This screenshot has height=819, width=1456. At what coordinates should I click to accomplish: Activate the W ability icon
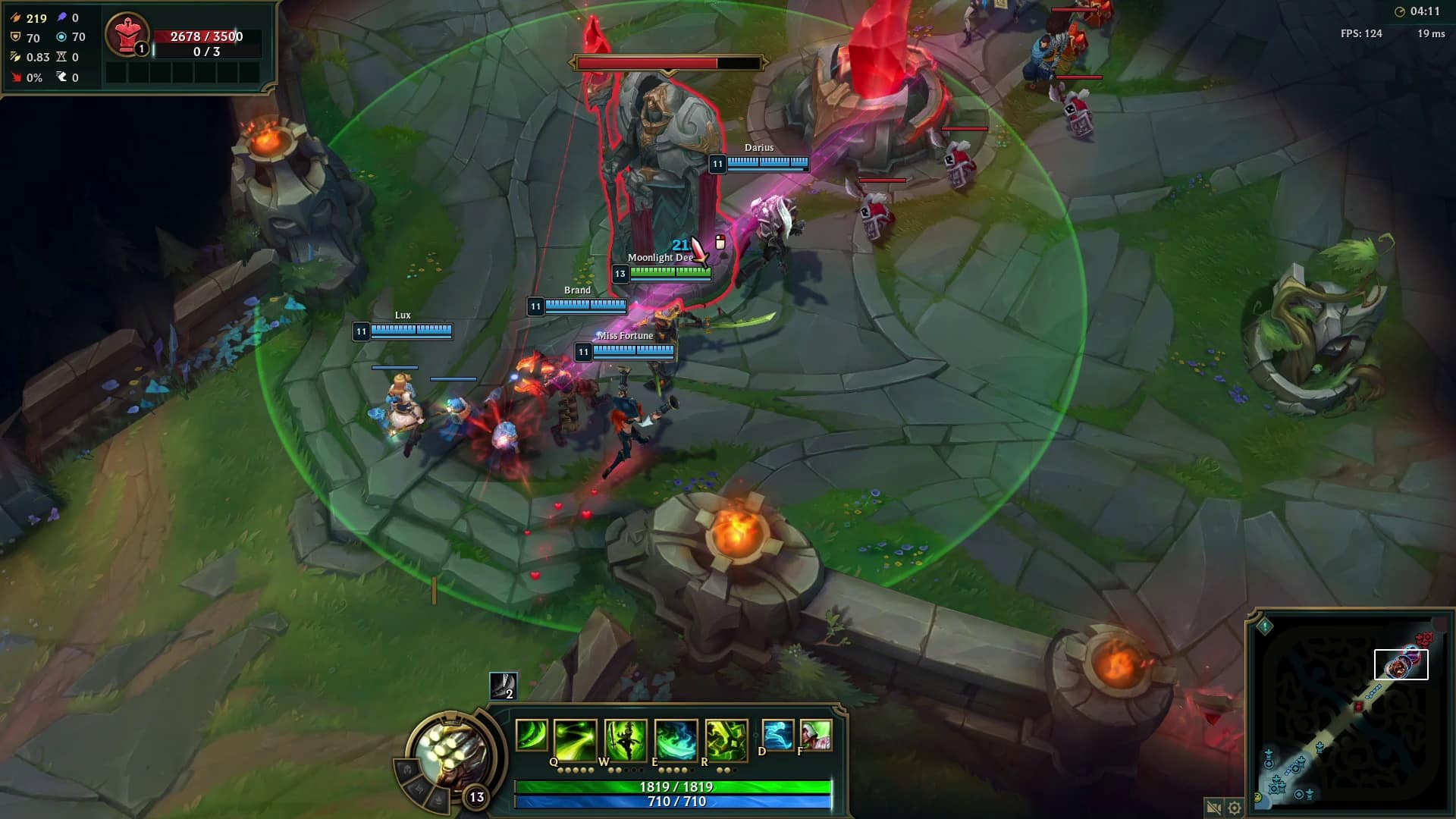tap(626, 738)
